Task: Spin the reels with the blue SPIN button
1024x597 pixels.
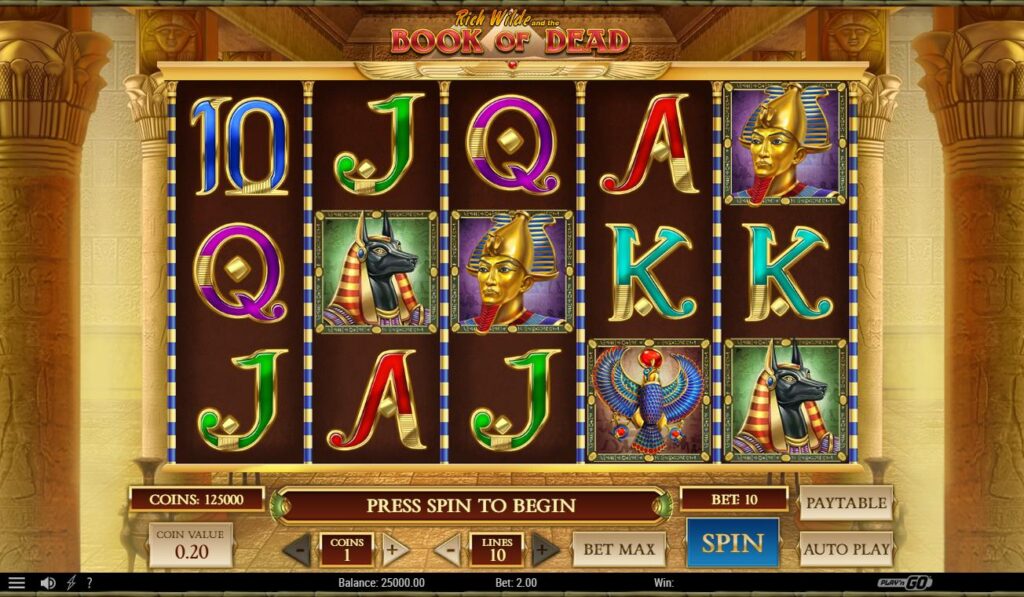Action: pos(732,544)
